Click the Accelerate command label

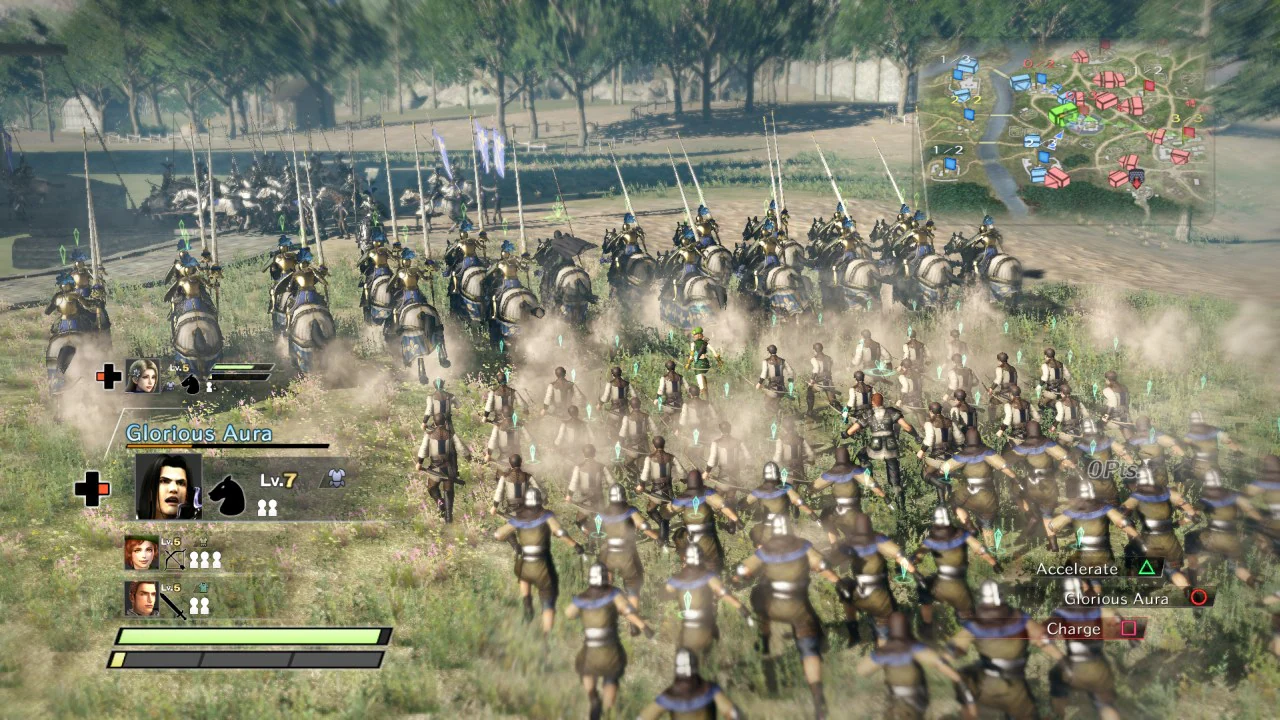pyautogui.click(x=1079, y=568)
